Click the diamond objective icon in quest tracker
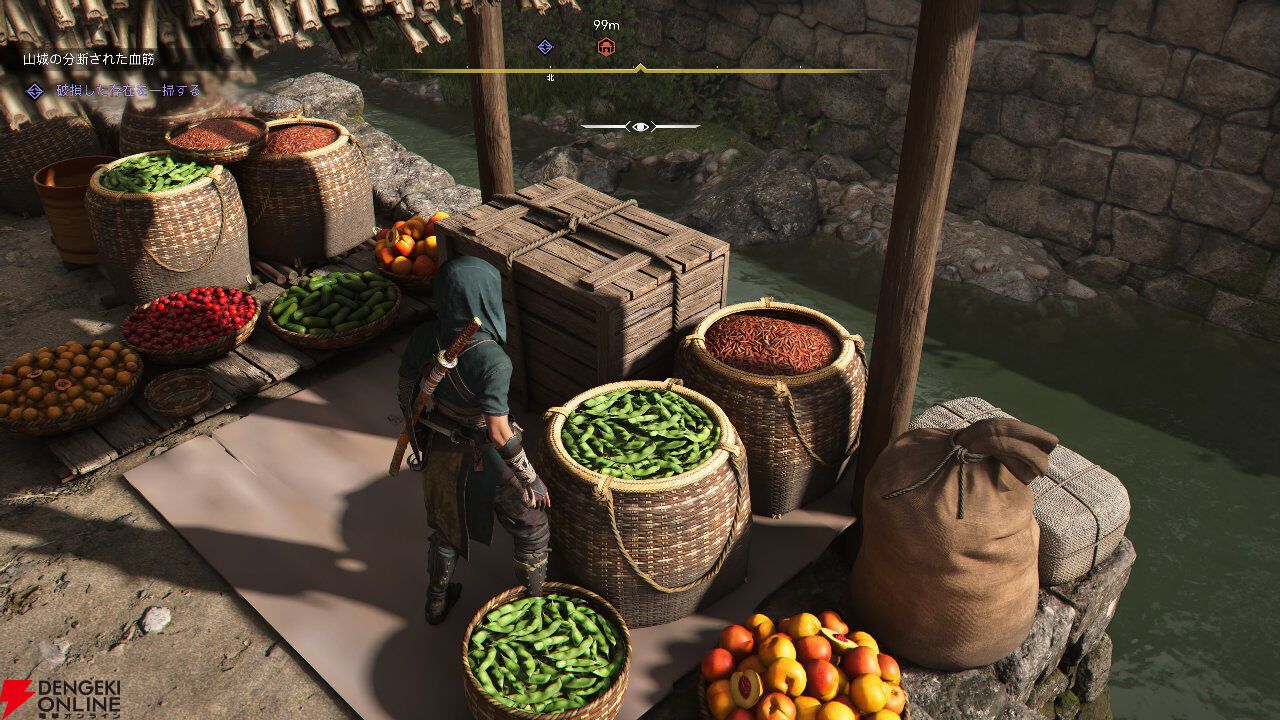1280x720 pixels. 35,91
